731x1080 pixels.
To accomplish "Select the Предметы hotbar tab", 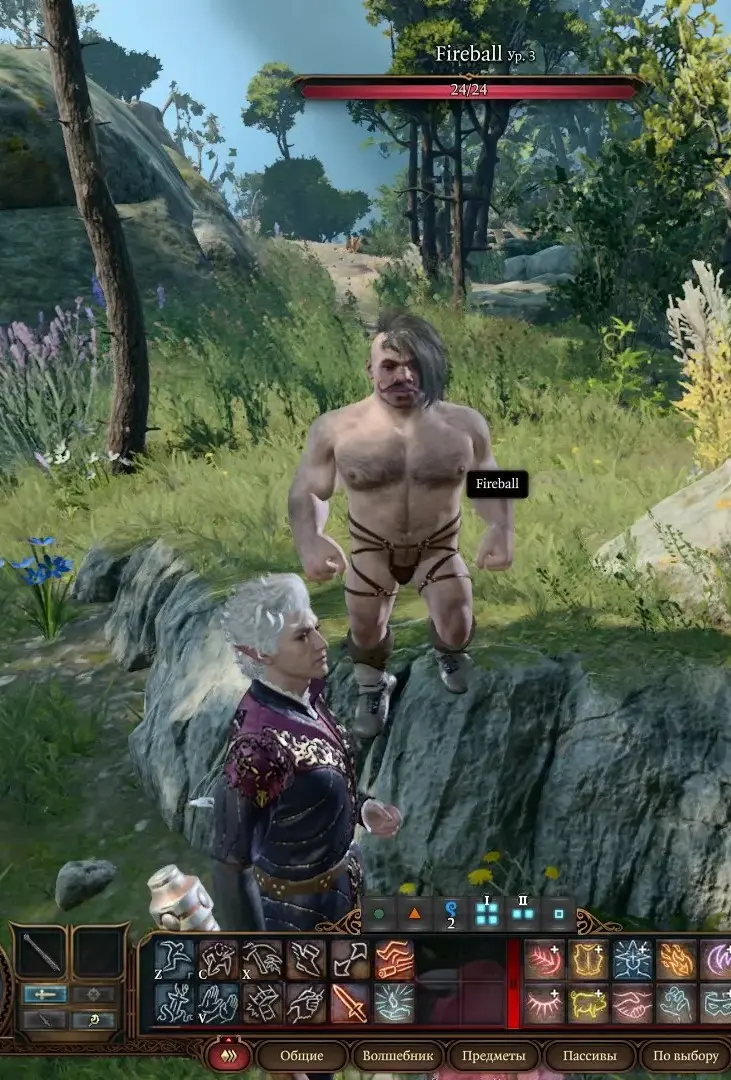I will pos(493,1056).
